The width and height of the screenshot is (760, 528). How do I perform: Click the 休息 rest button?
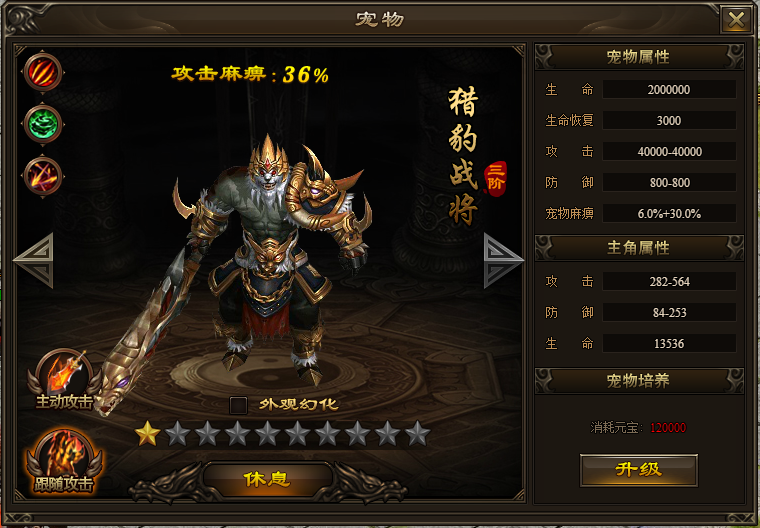267,478
